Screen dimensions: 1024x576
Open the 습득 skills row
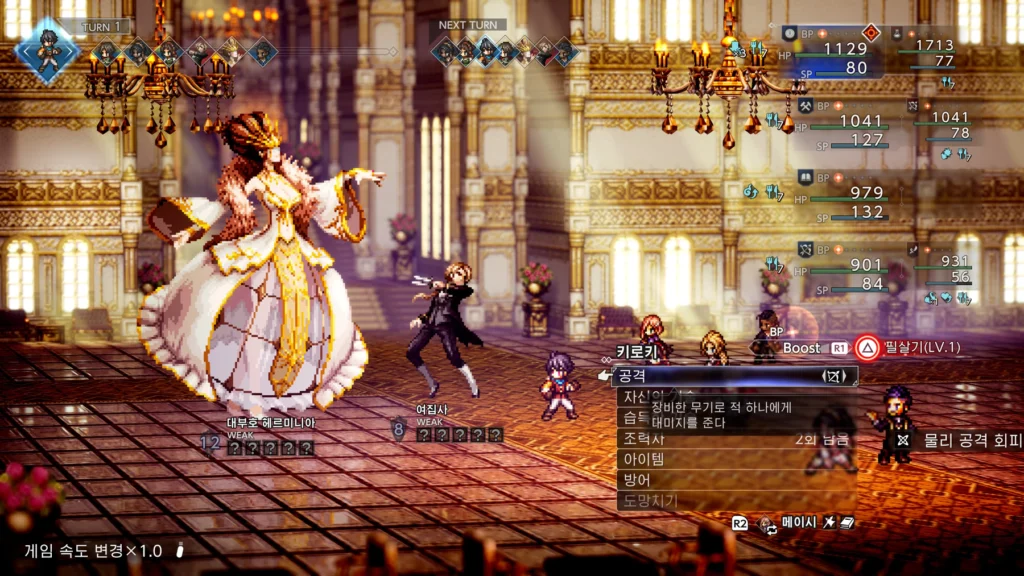632,417
